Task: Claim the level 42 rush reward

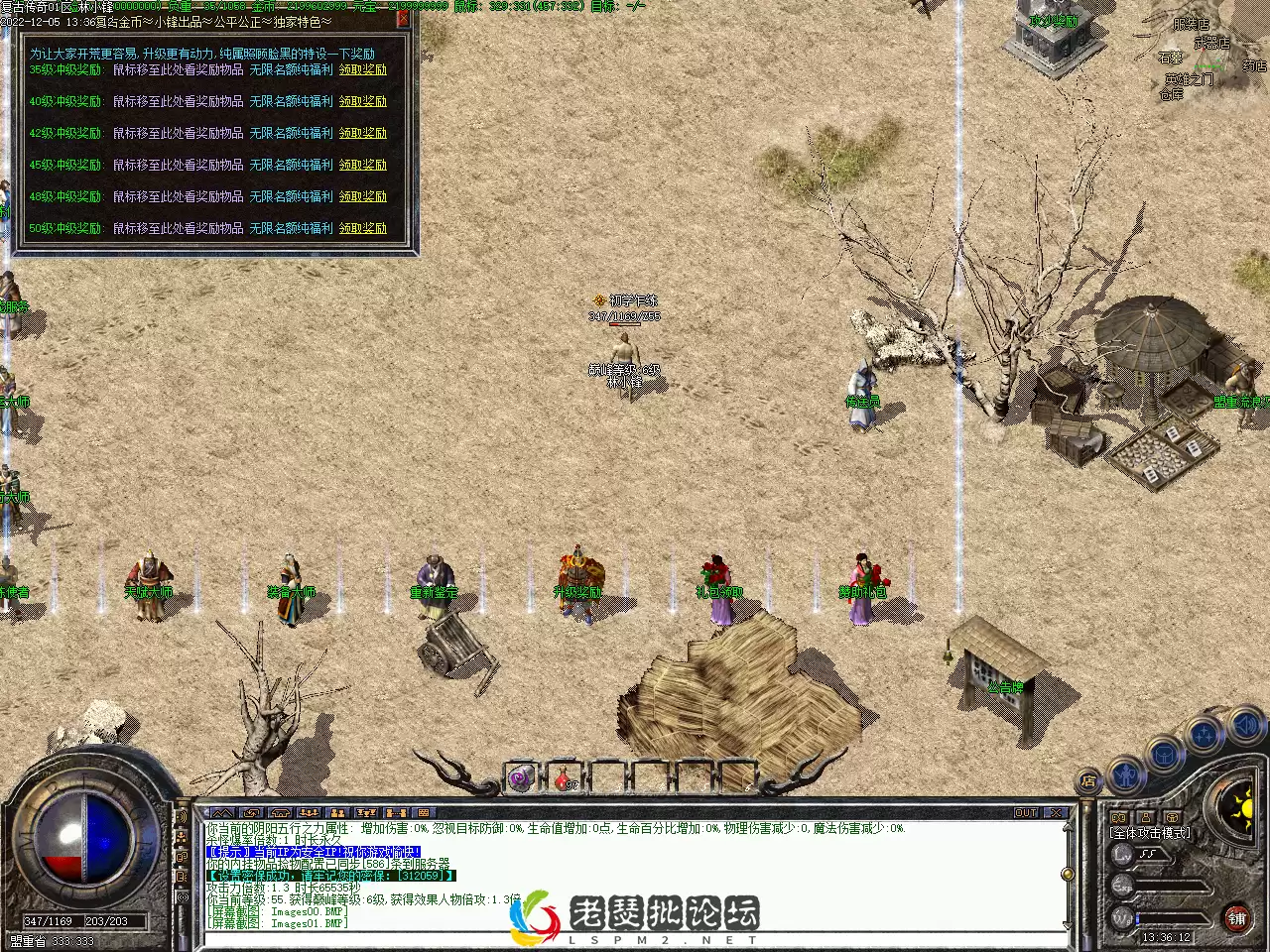Action: [363, 134]
